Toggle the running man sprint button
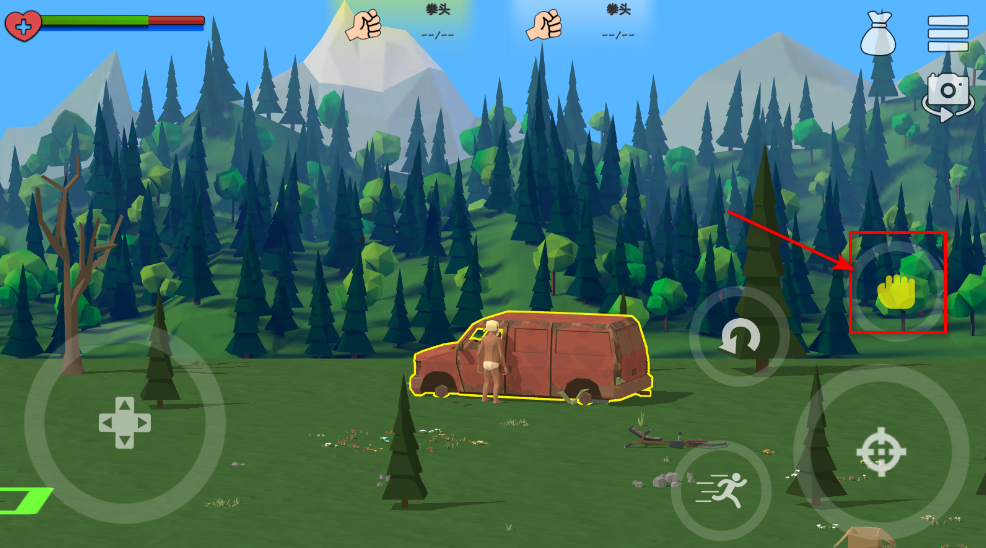 [721, 490]
